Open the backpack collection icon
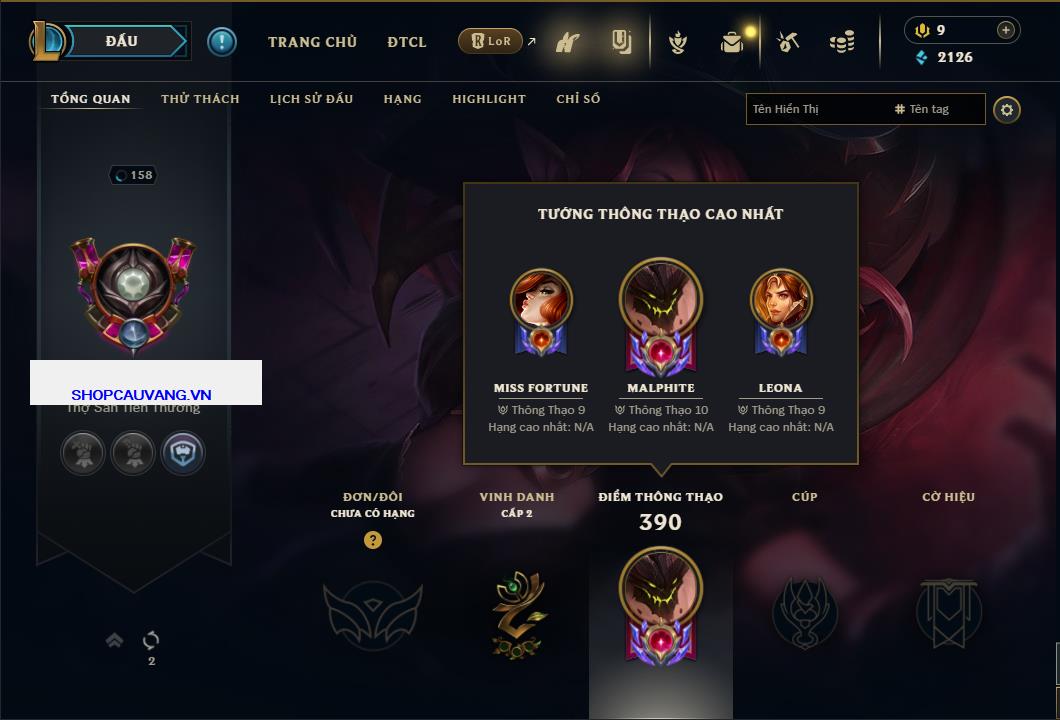This screenshot has height=720, width=1060. point(732,42)
